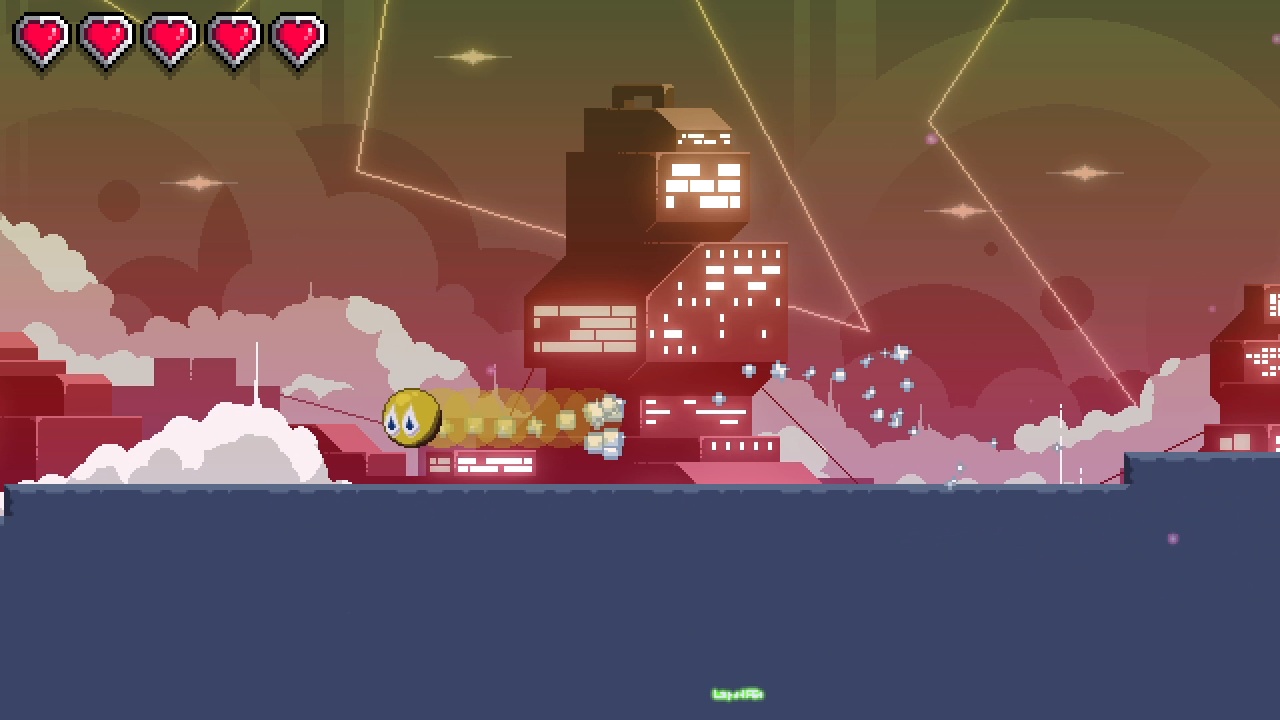
Task: Click the first heart in the health bar
Action: click(x=42, y=38)
